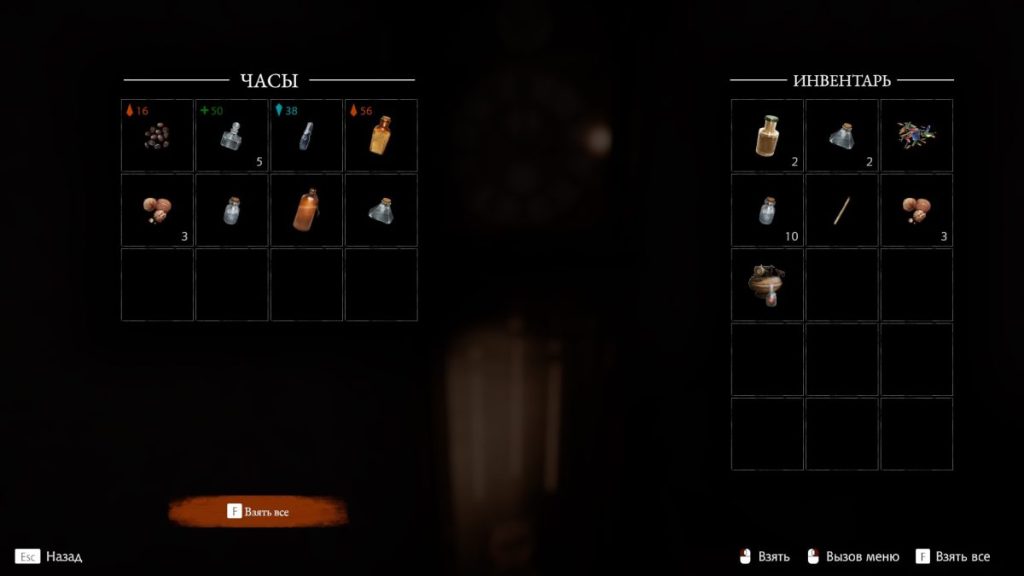Take all items with the orange Взять все button
The height and width of the screenshot is (576, 1024).
click(259, 512)
